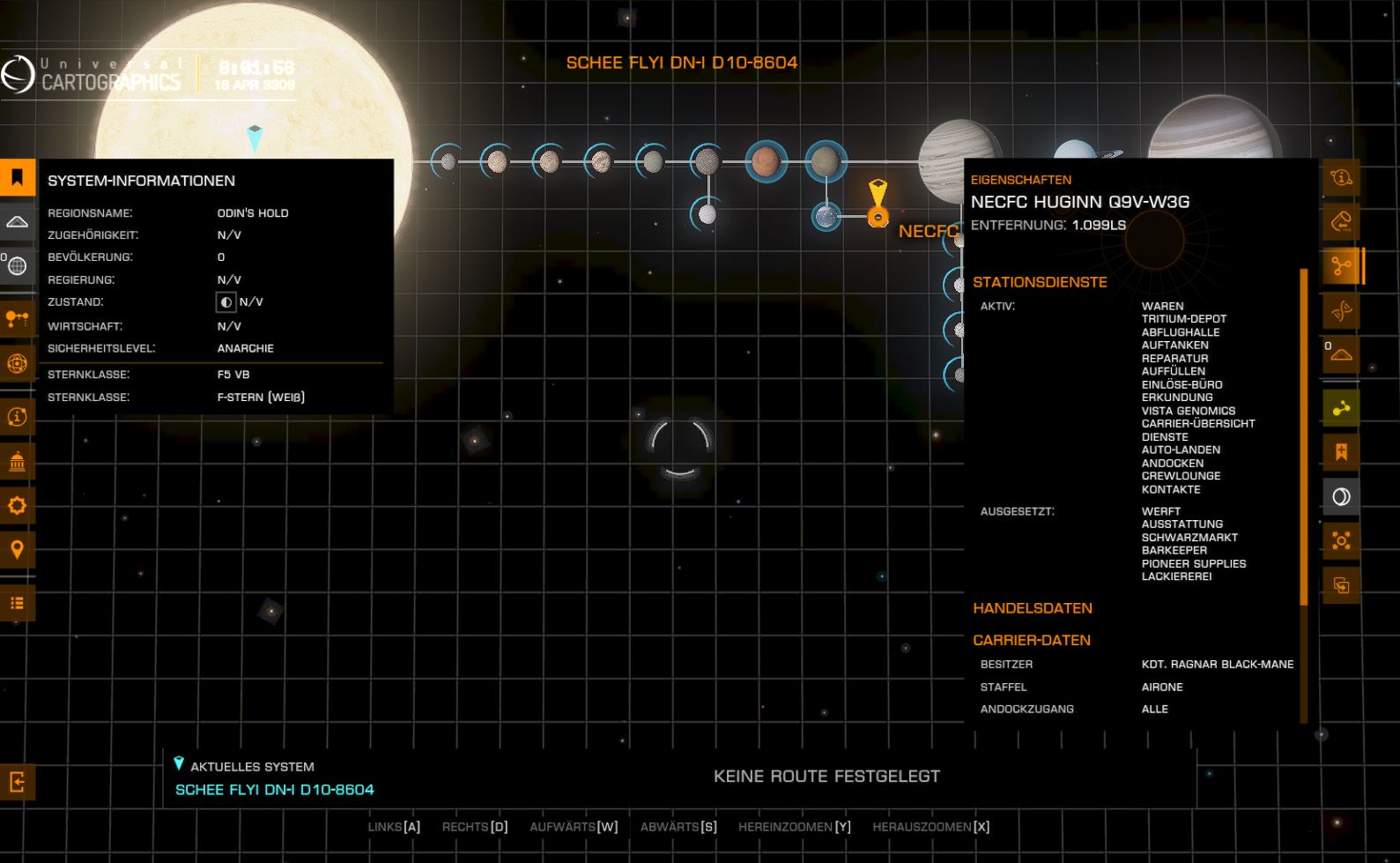Click the add bookmark icon on right
The image size is (1400, 863).
click(x=1341, y=452)
